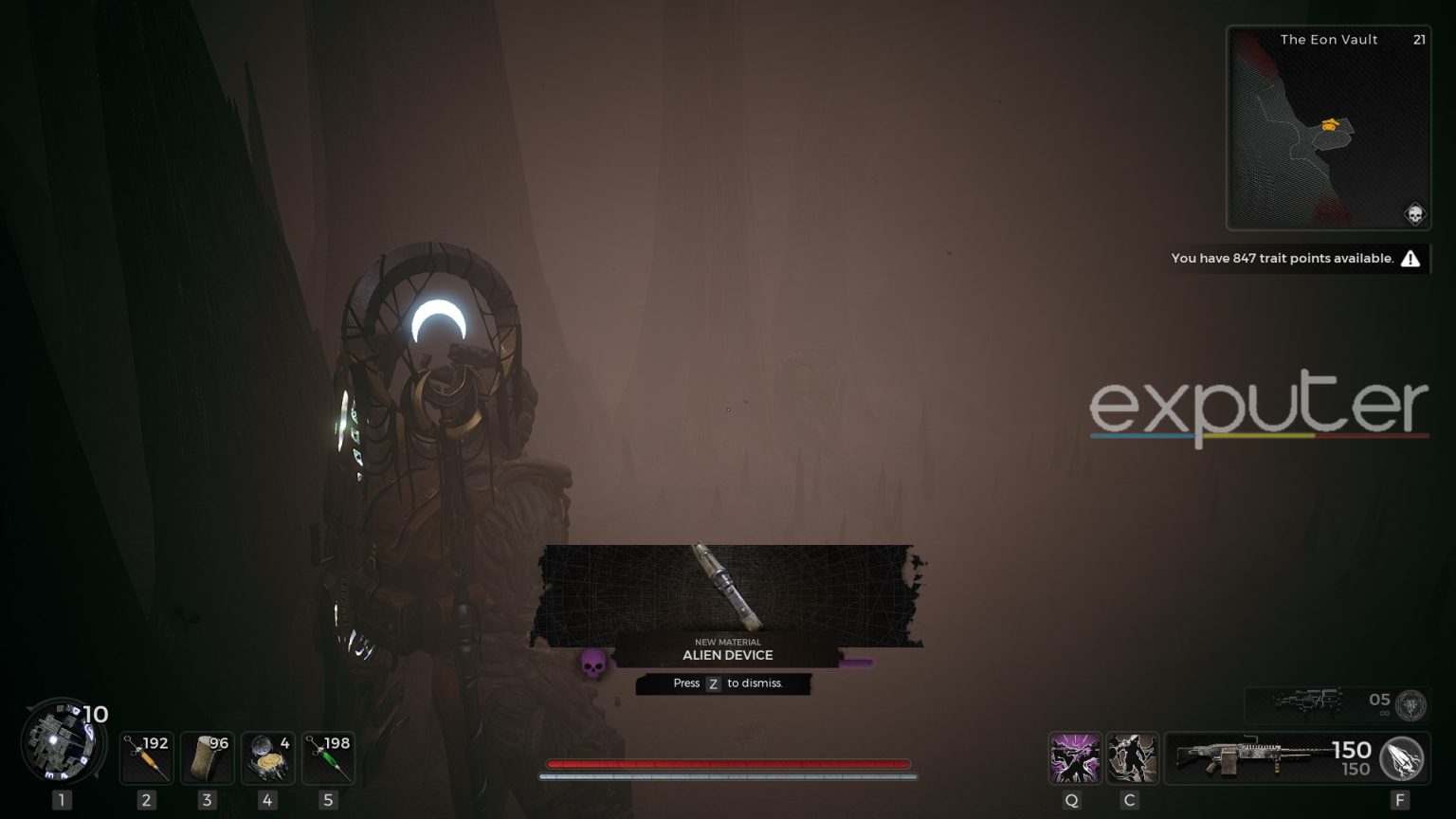This screenshot has height=819, width=1456.
Task: Select the bandage item in slot 3
Action: [207, 757]
